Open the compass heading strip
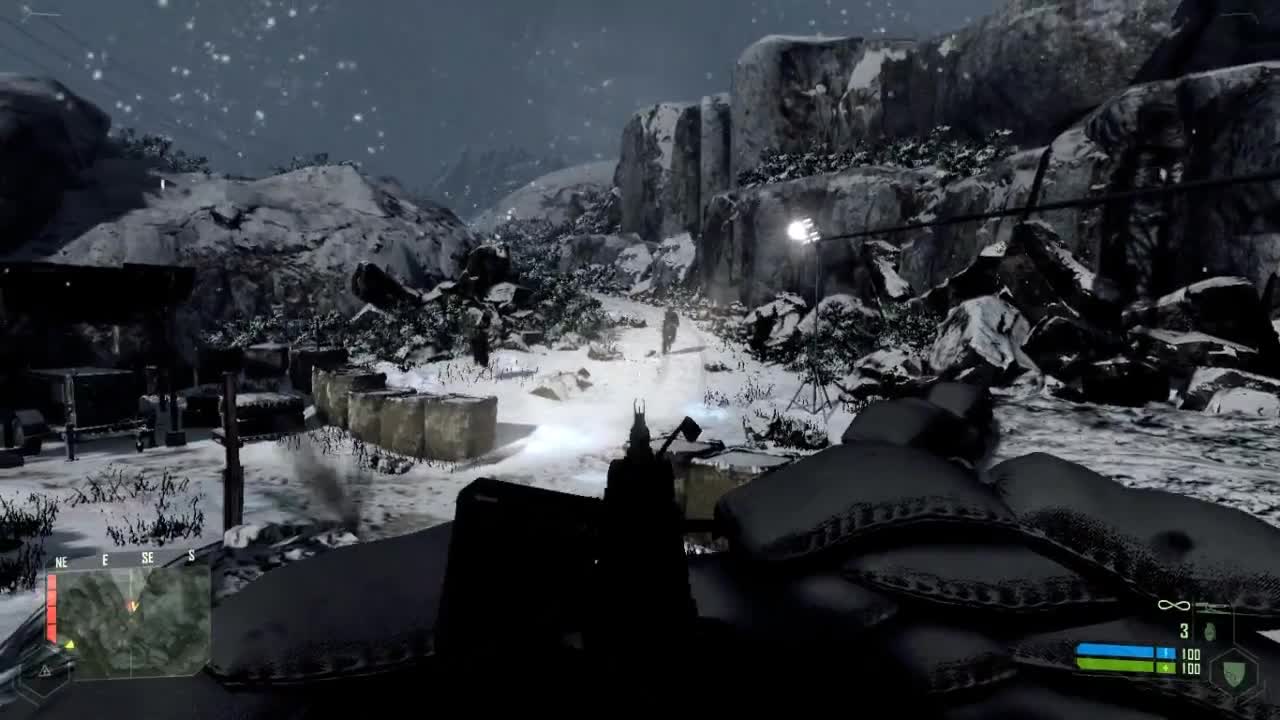Screen dimensions: 1280x720 click(130, 558)
